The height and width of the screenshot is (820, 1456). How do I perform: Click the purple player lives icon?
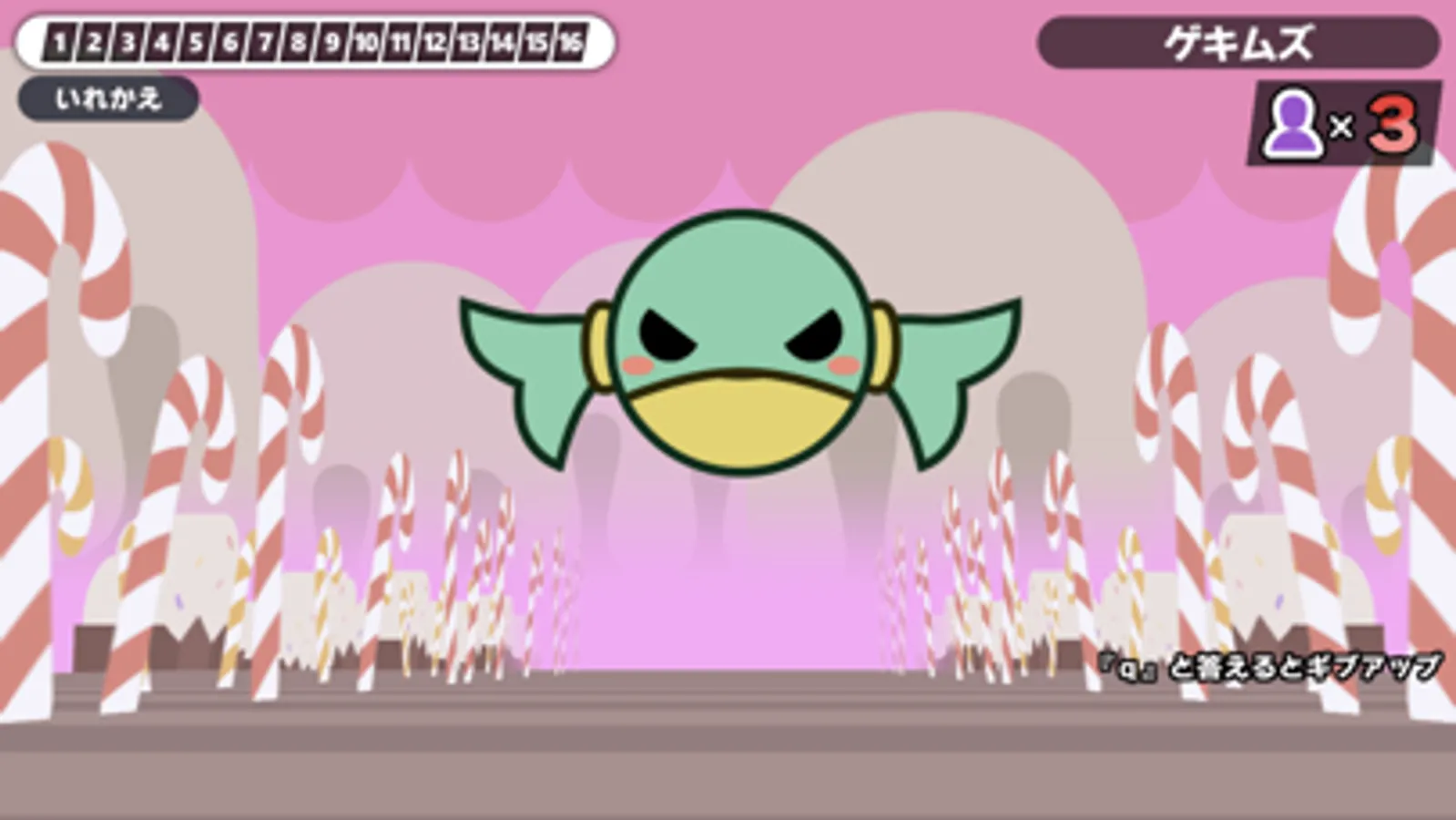coord(1292,123)
